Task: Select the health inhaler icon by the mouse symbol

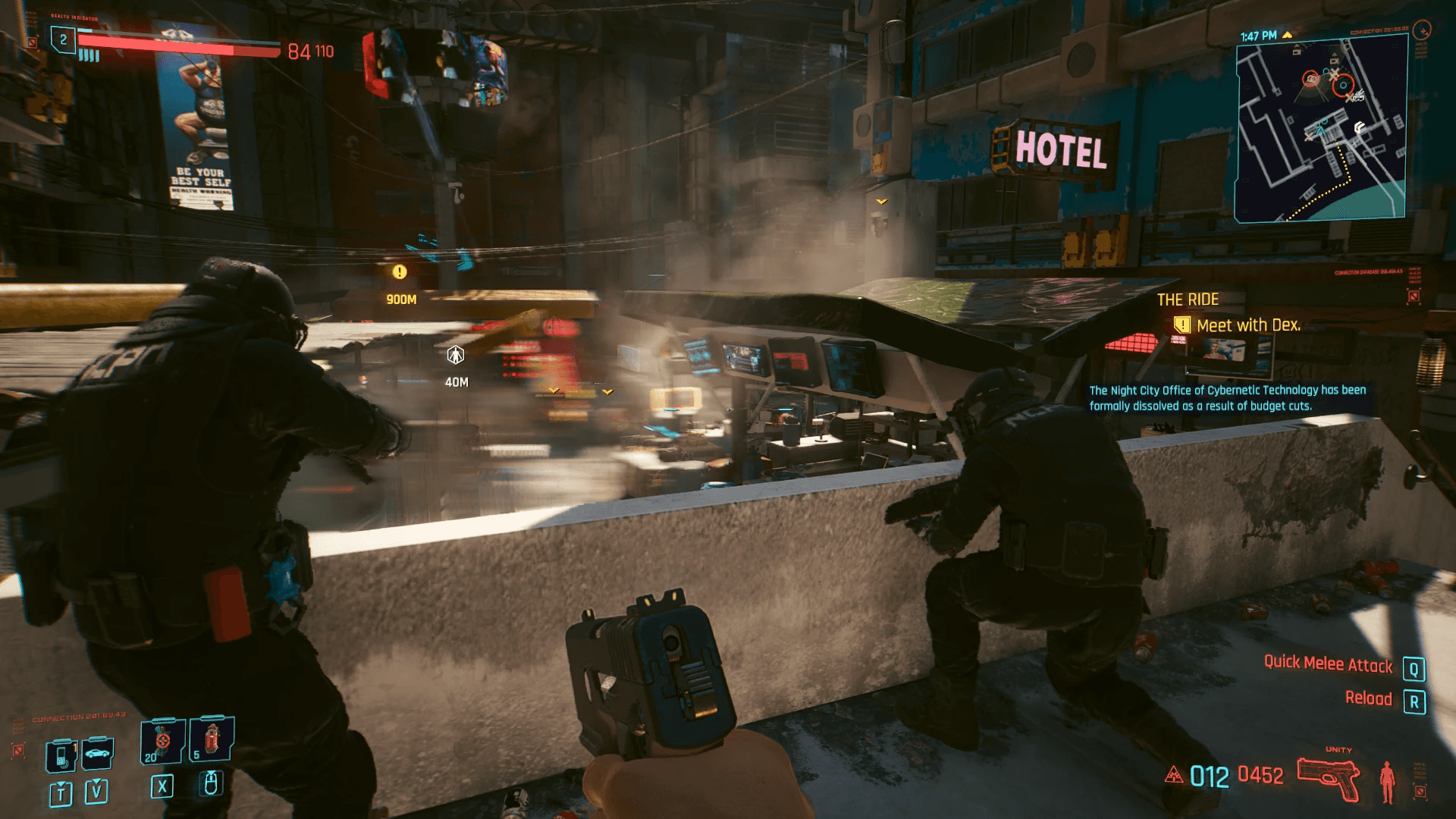Action: click(212, 738)
